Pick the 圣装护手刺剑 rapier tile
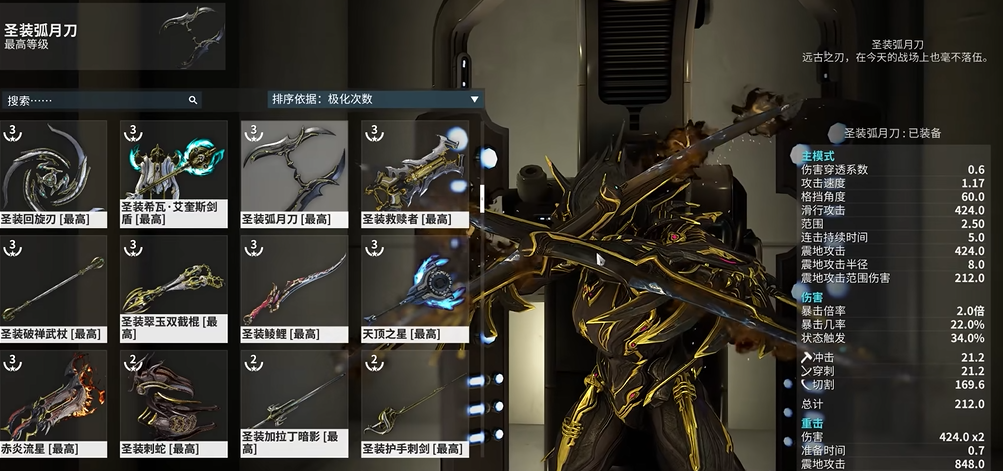Viewport: 1003px width, 471px height. 414,402
